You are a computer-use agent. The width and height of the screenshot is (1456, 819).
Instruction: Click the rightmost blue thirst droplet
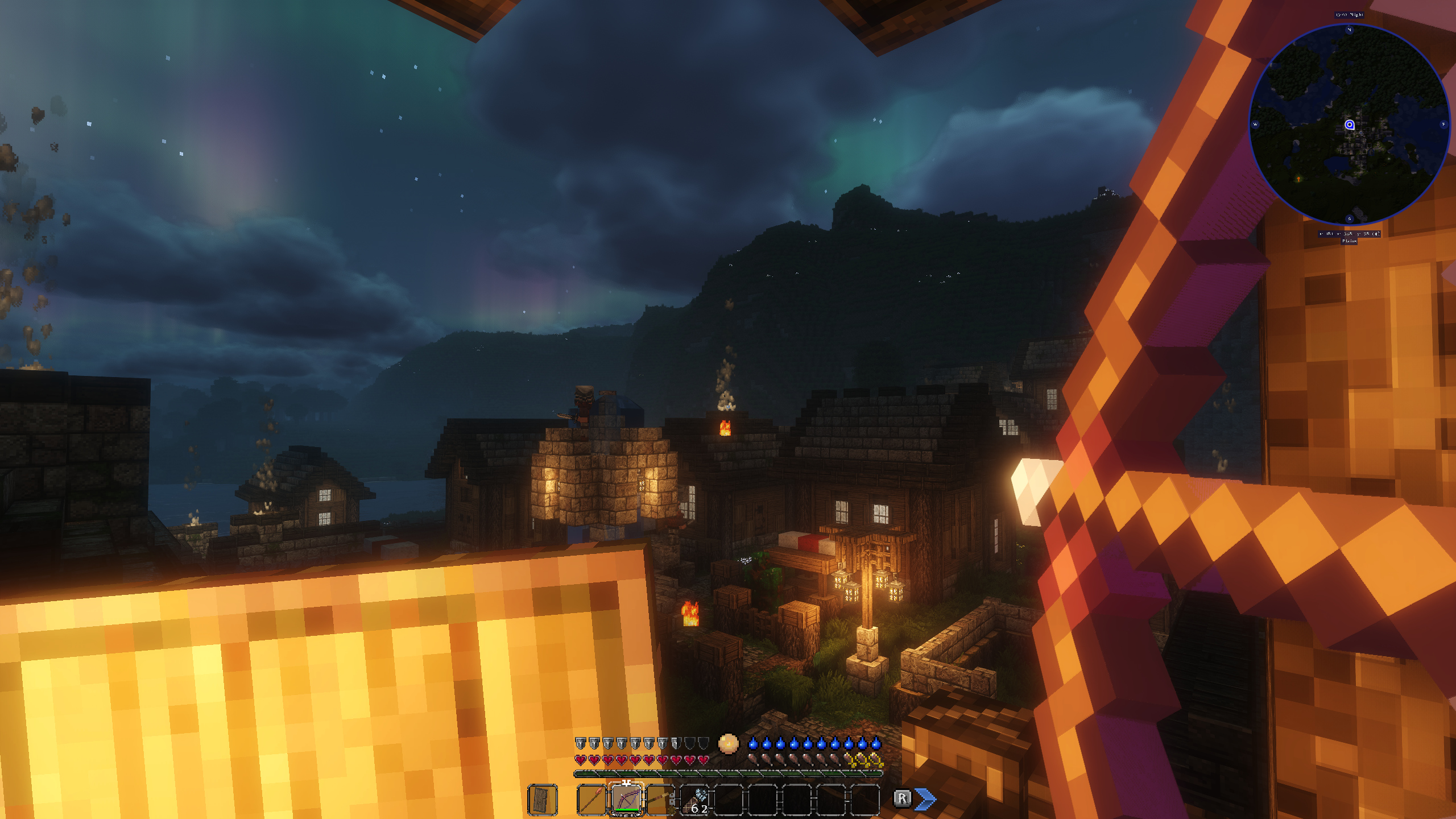tap(875, 744)
